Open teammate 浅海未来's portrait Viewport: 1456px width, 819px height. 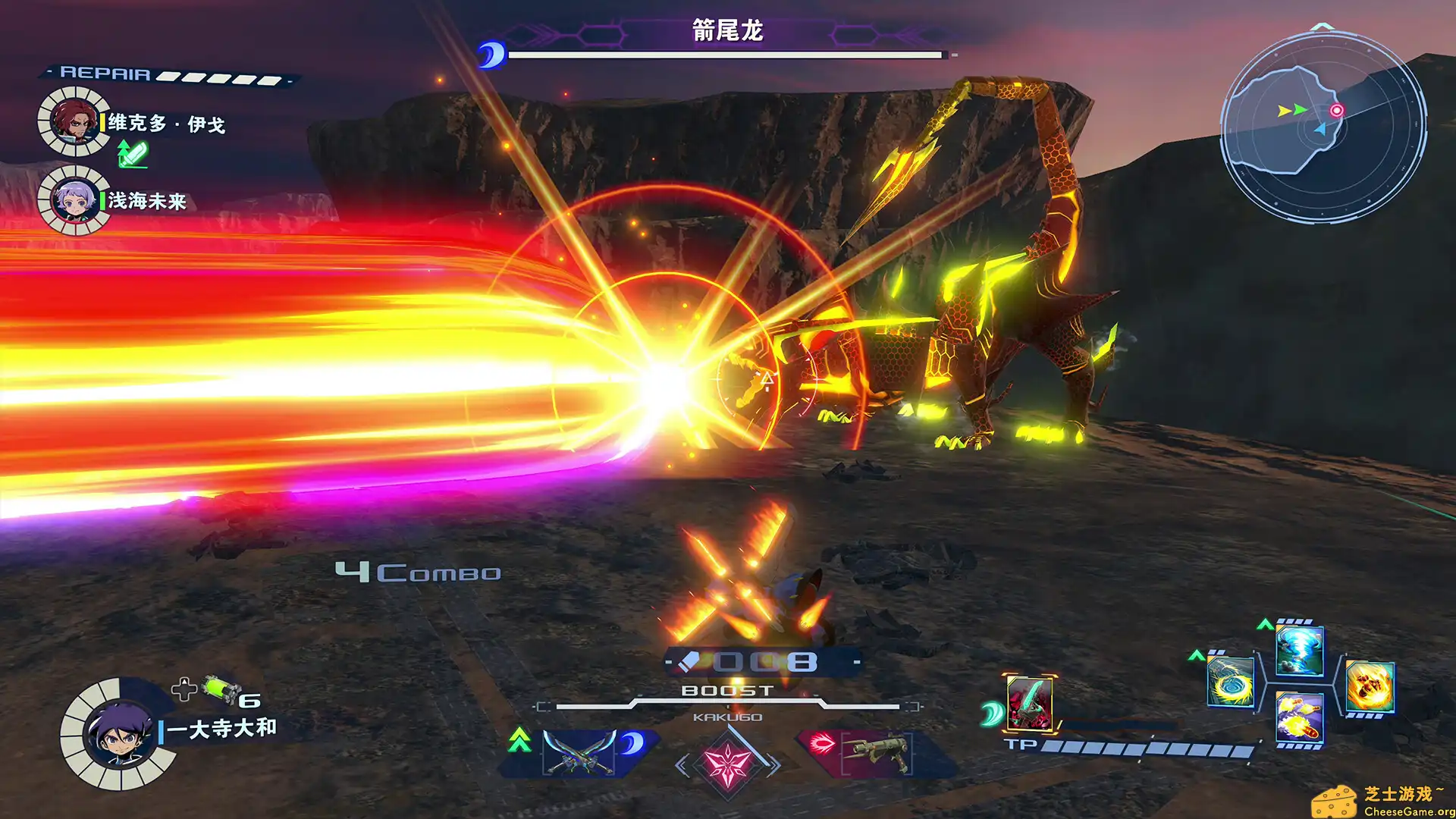[74, 203]
